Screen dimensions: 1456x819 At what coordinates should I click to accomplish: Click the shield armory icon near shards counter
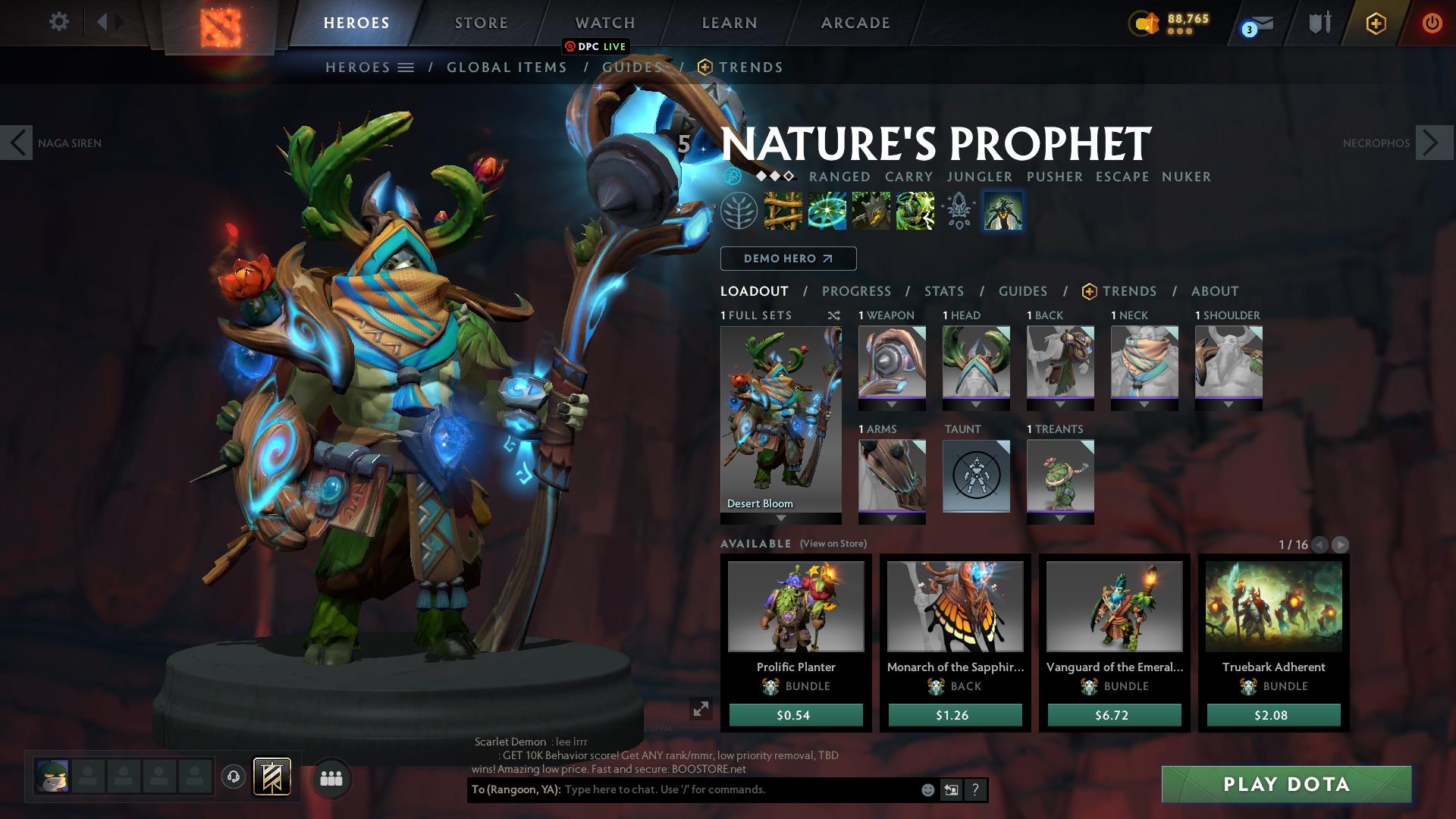1319,22
